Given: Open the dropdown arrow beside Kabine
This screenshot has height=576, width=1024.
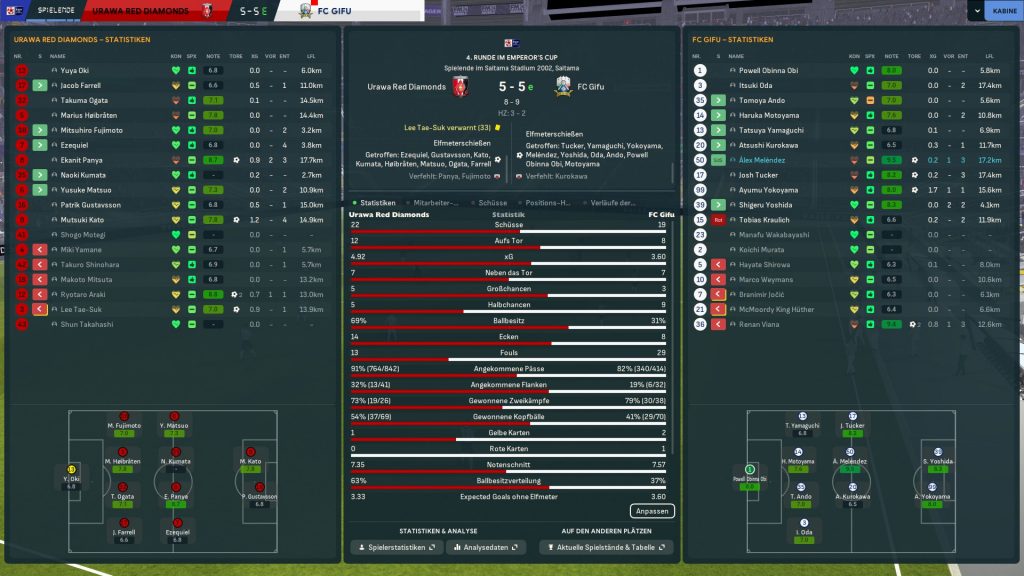Looking at the screenshot, I should coord(975,11).
